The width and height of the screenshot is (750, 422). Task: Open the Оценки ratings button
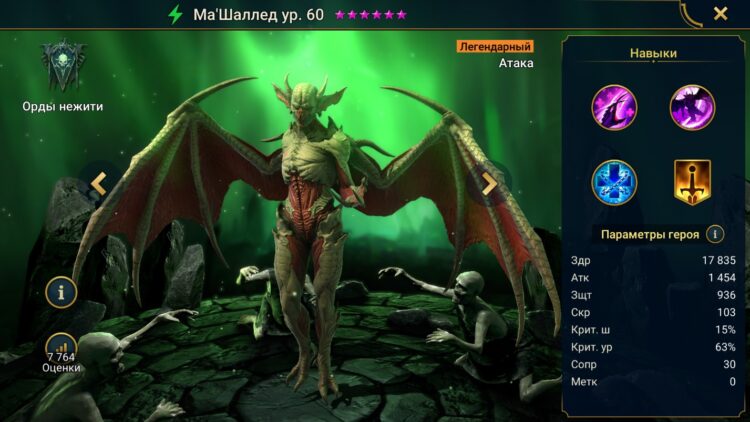pos(61,352)
